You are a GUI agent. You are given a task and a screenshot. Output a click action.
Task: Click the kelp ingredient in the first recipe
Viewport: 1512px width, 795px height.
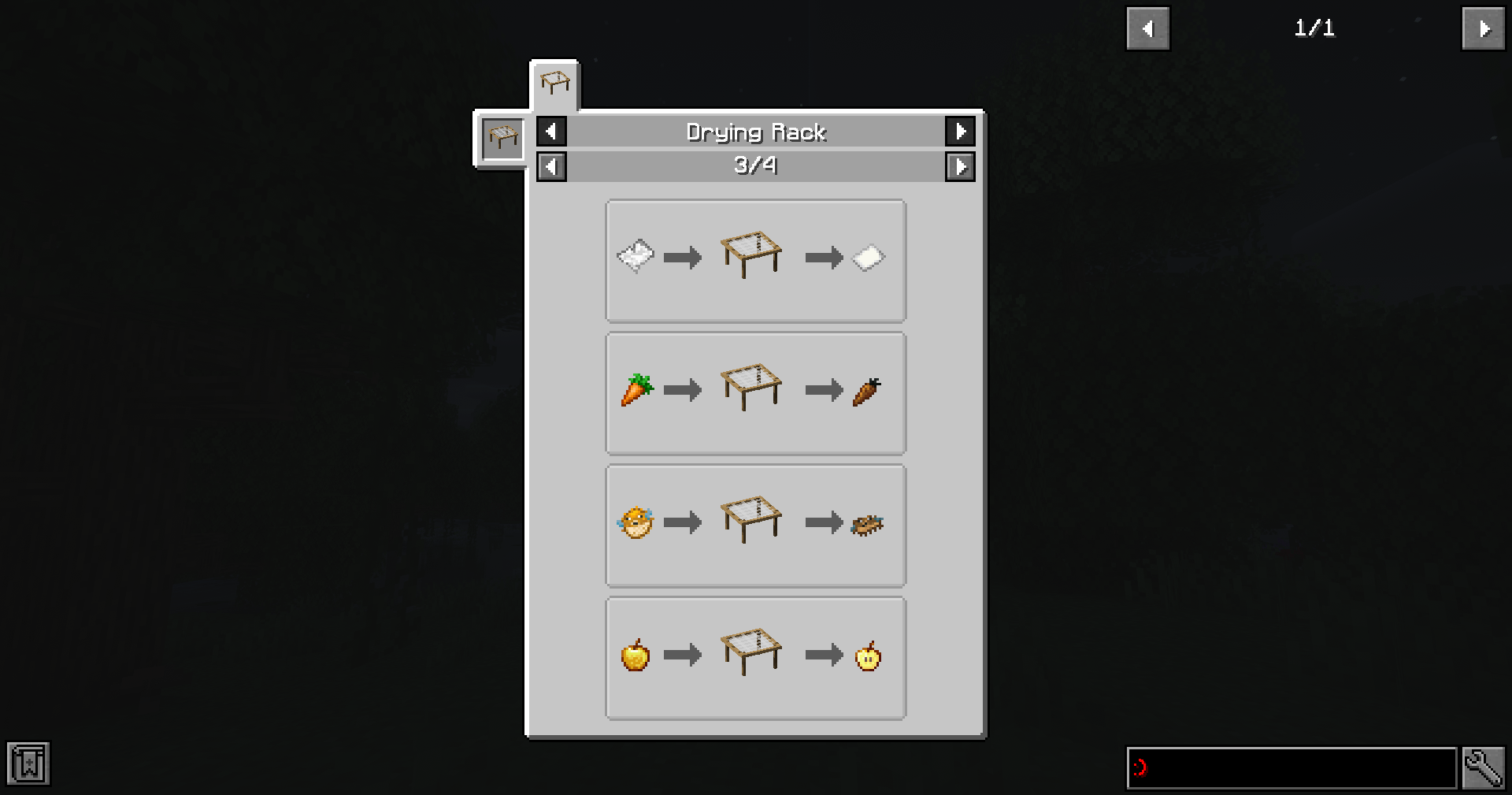coord(634,257)
